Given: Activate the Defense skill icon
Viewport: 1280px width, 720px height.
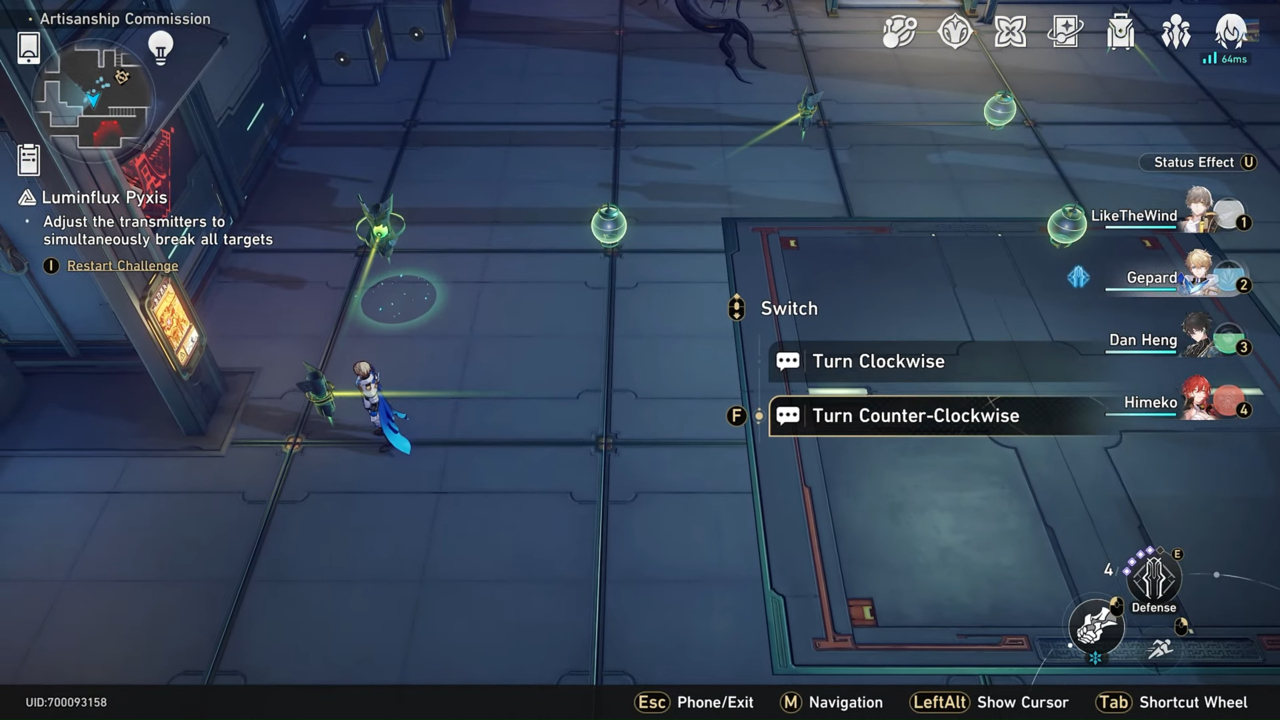Looking at the screenshot, I should click(x=1153, y=578).
